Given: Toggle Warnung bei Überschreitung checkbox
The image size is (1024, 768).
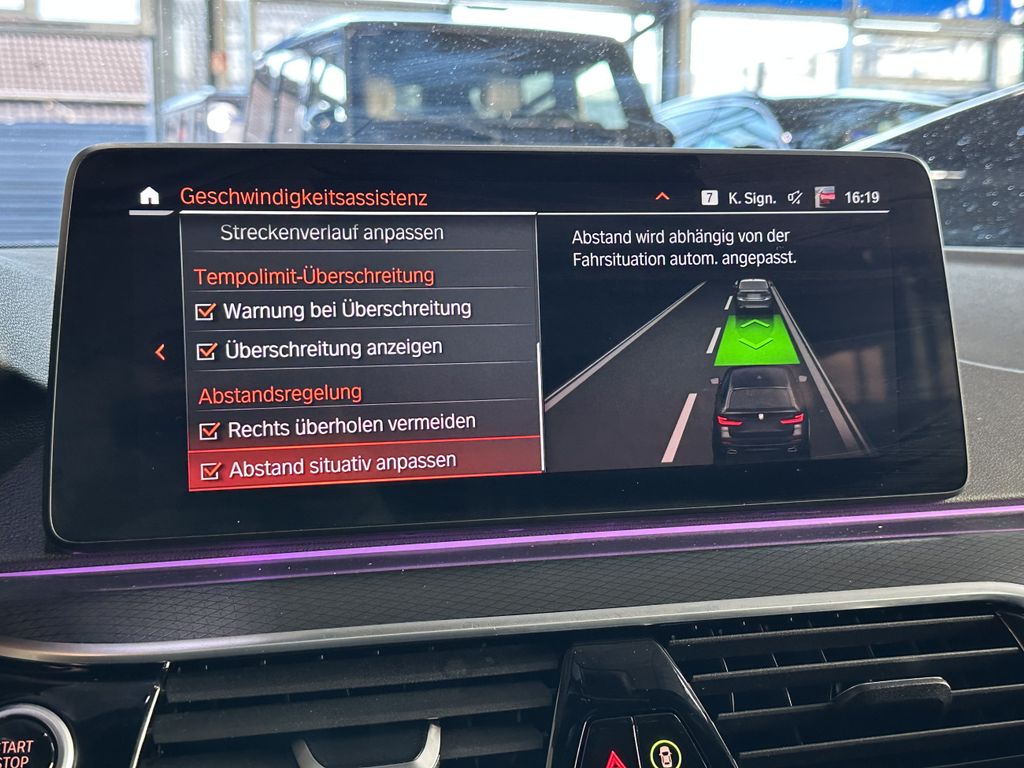Looking at the screenshot, I should (x=206, y=312).
